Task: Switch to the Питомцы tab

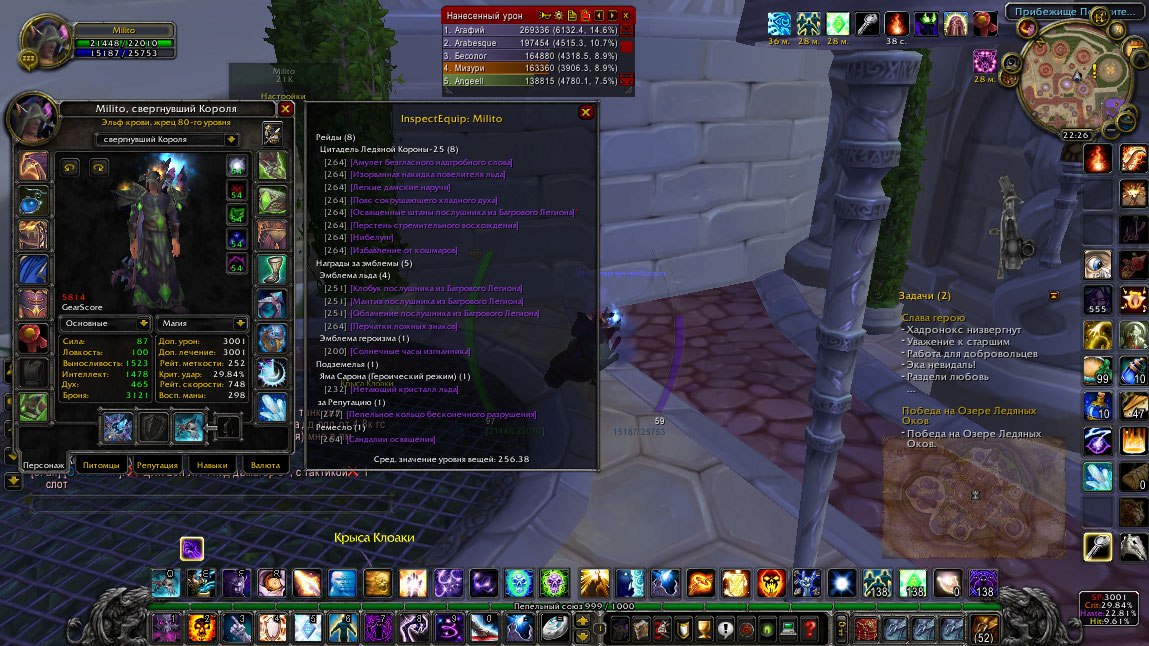Action: (x=101, y=465)
